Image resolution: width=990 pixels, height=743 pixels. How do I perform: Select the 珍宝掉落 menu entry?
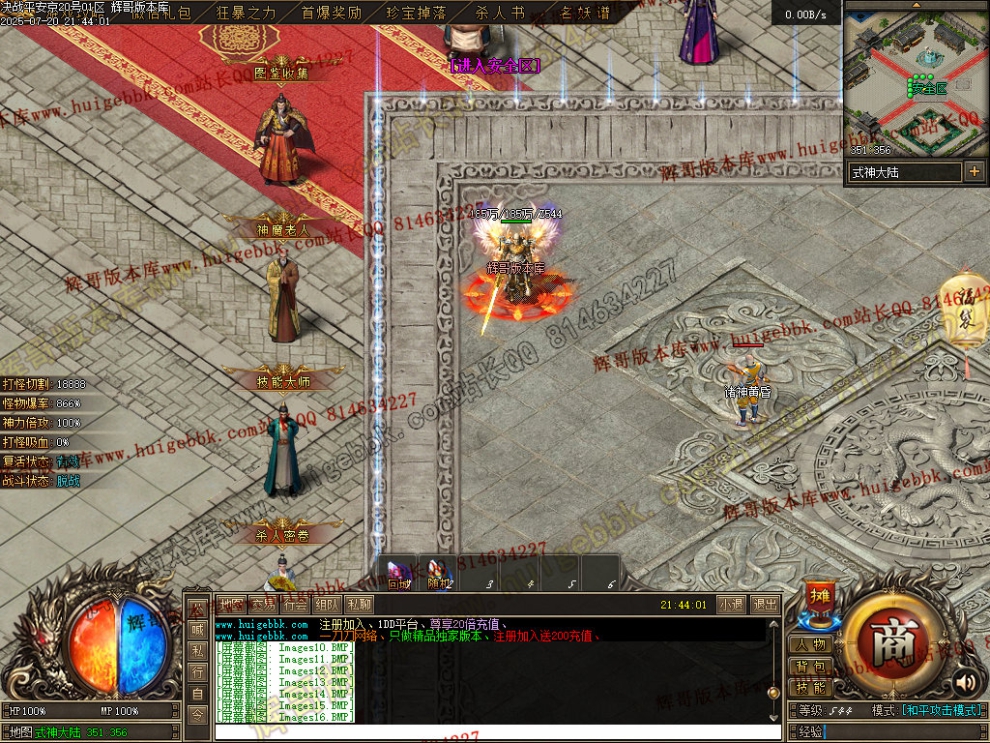[x=417, y=13]
